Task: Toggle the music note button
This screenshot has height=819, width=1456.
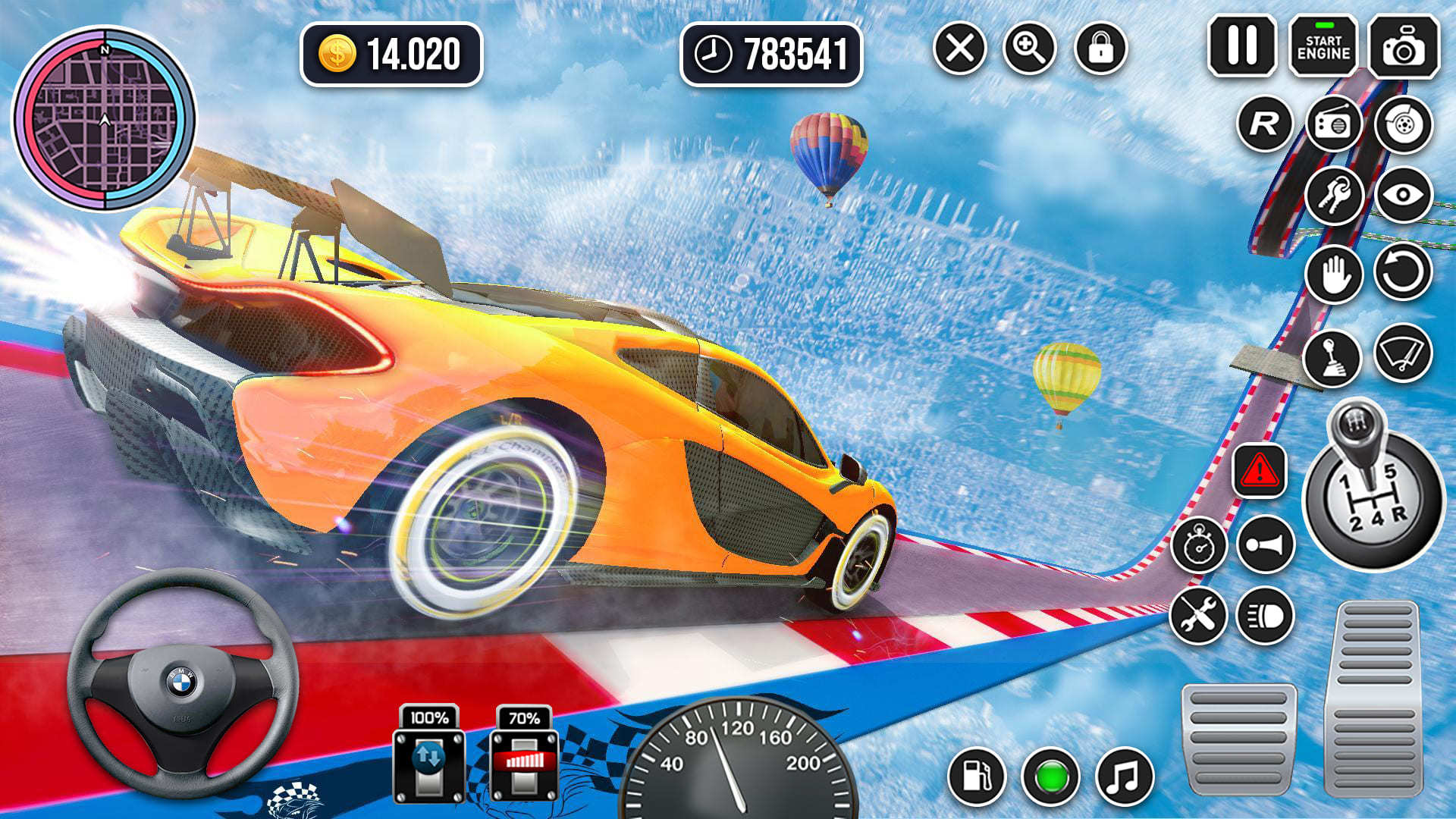Action: click(1124, 777)
